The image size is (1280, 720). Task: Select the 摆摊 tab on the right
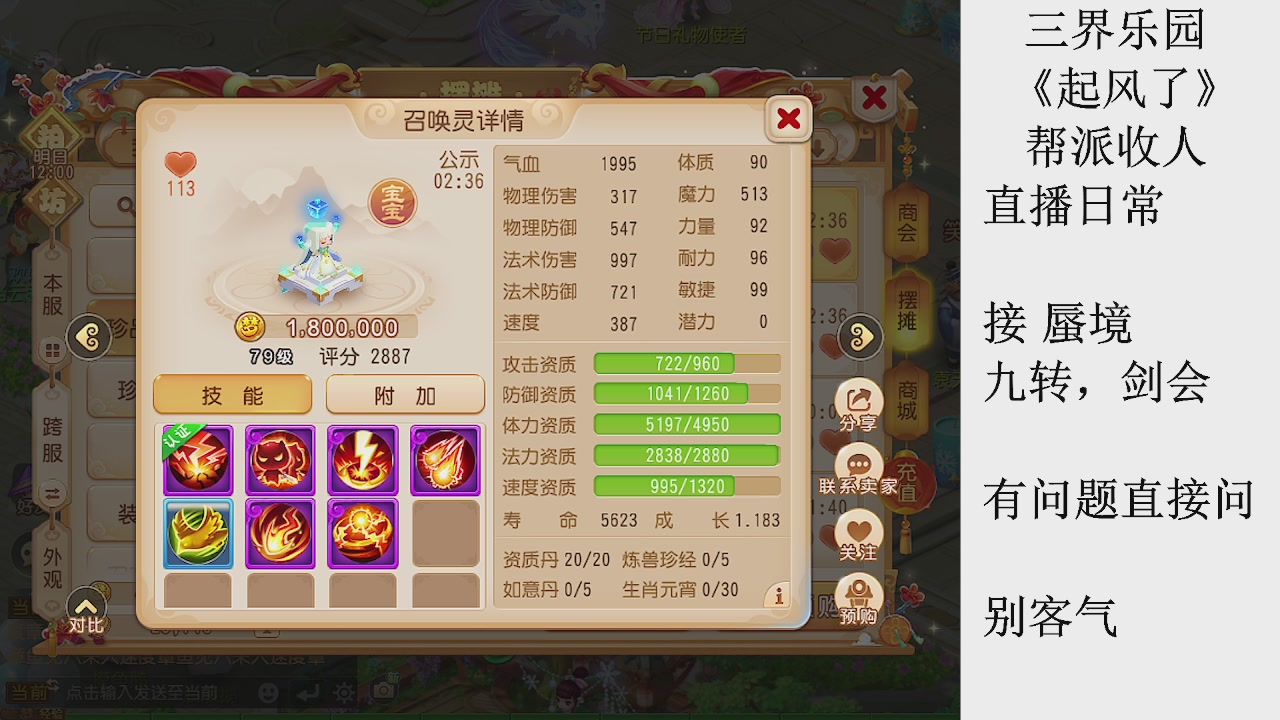pos(905,305)
